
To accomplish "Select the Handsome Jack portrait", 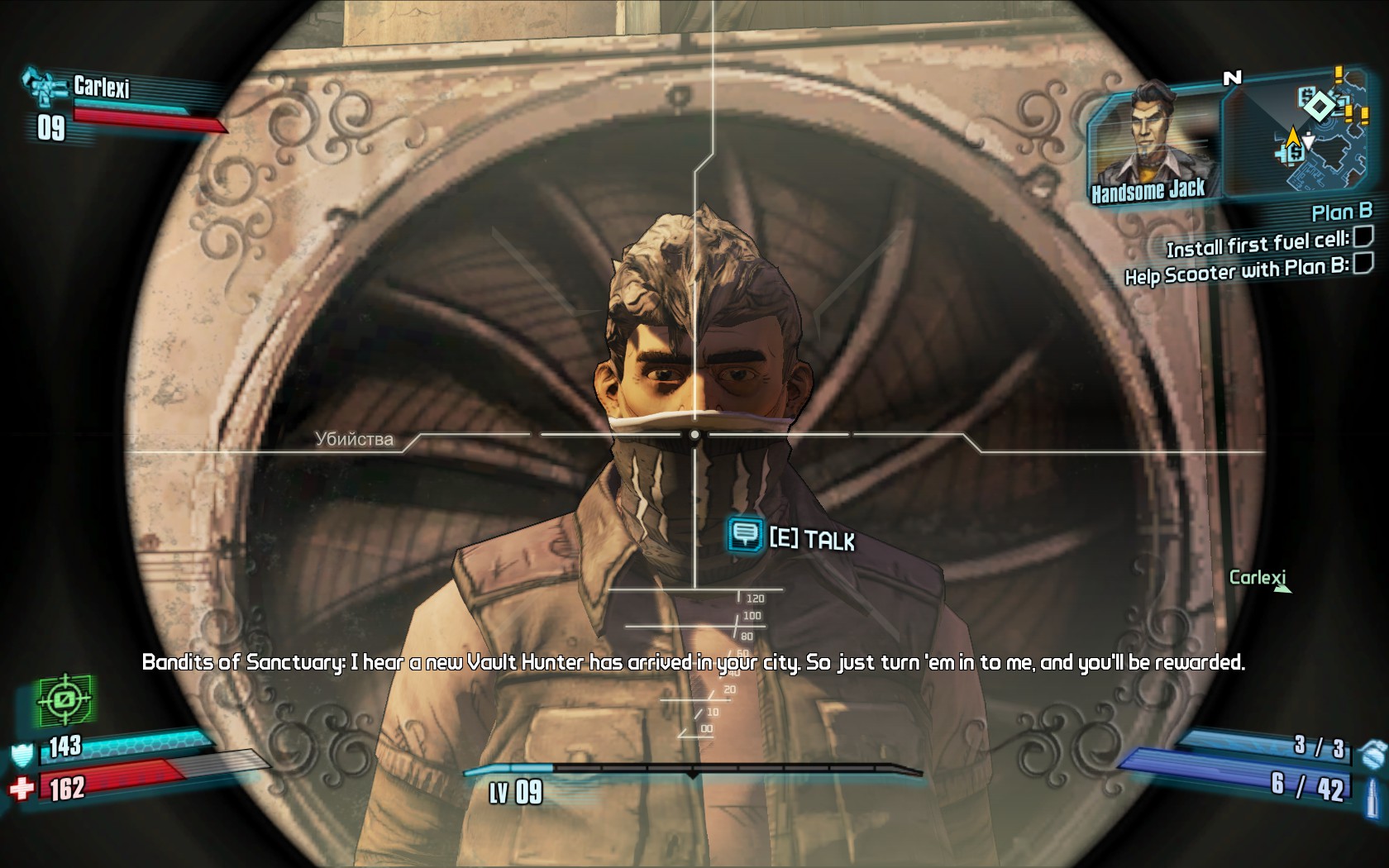I will [1152, 139].
